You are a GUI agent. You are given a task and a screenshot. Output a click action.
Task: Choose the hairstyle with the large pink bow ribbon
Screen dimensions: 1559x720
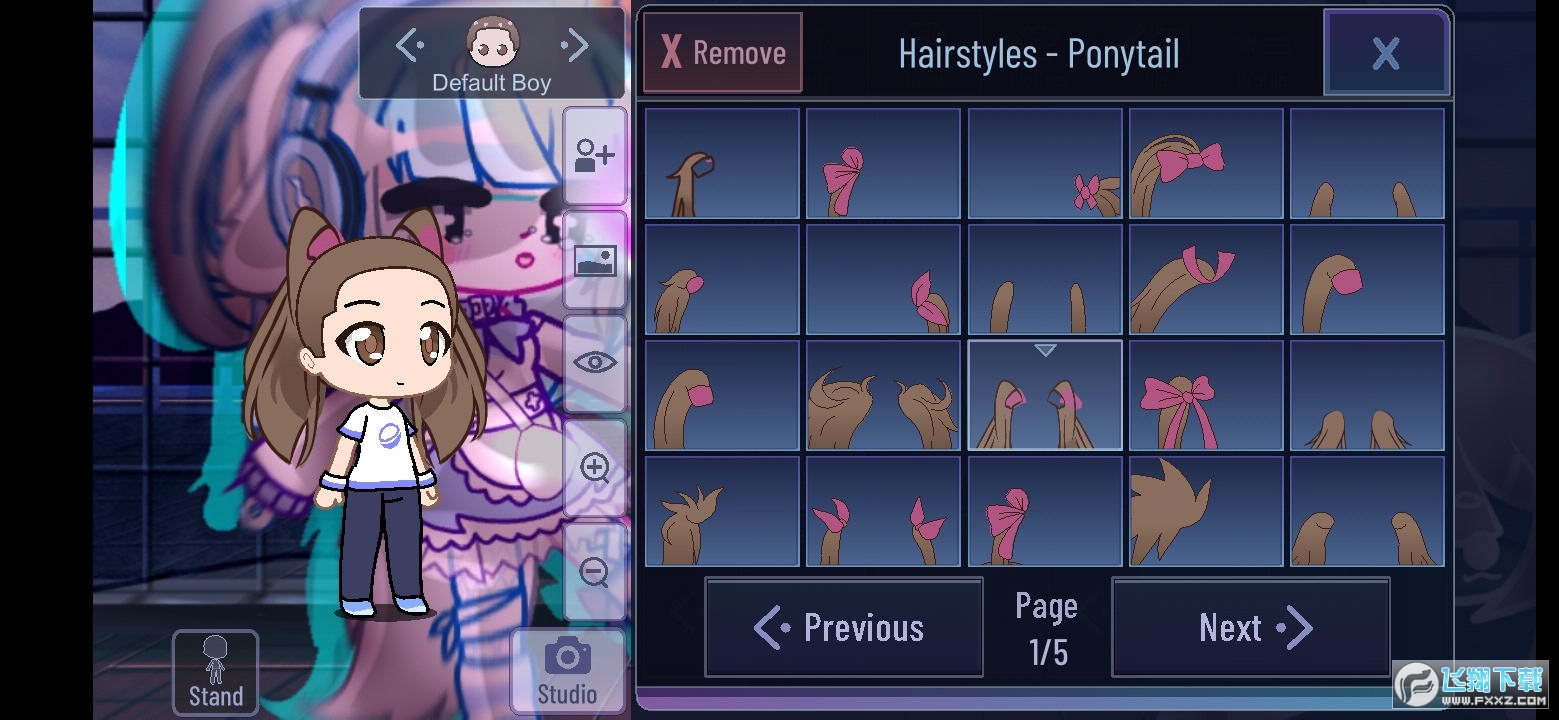pyautogui.click(x=1205, y=395)
